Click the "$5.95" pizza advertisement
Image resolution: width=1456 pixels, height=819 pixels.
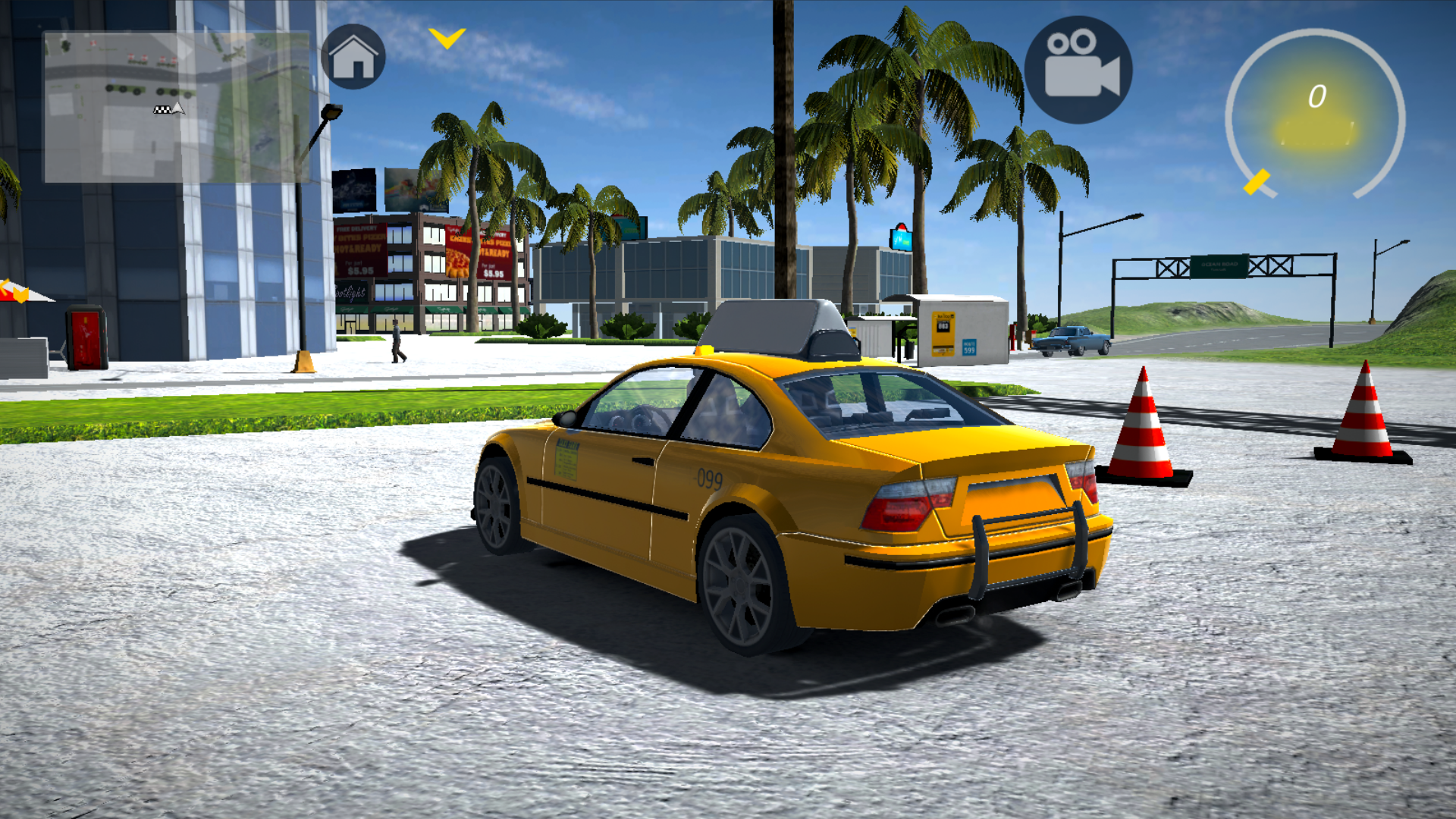coord(361,271)
